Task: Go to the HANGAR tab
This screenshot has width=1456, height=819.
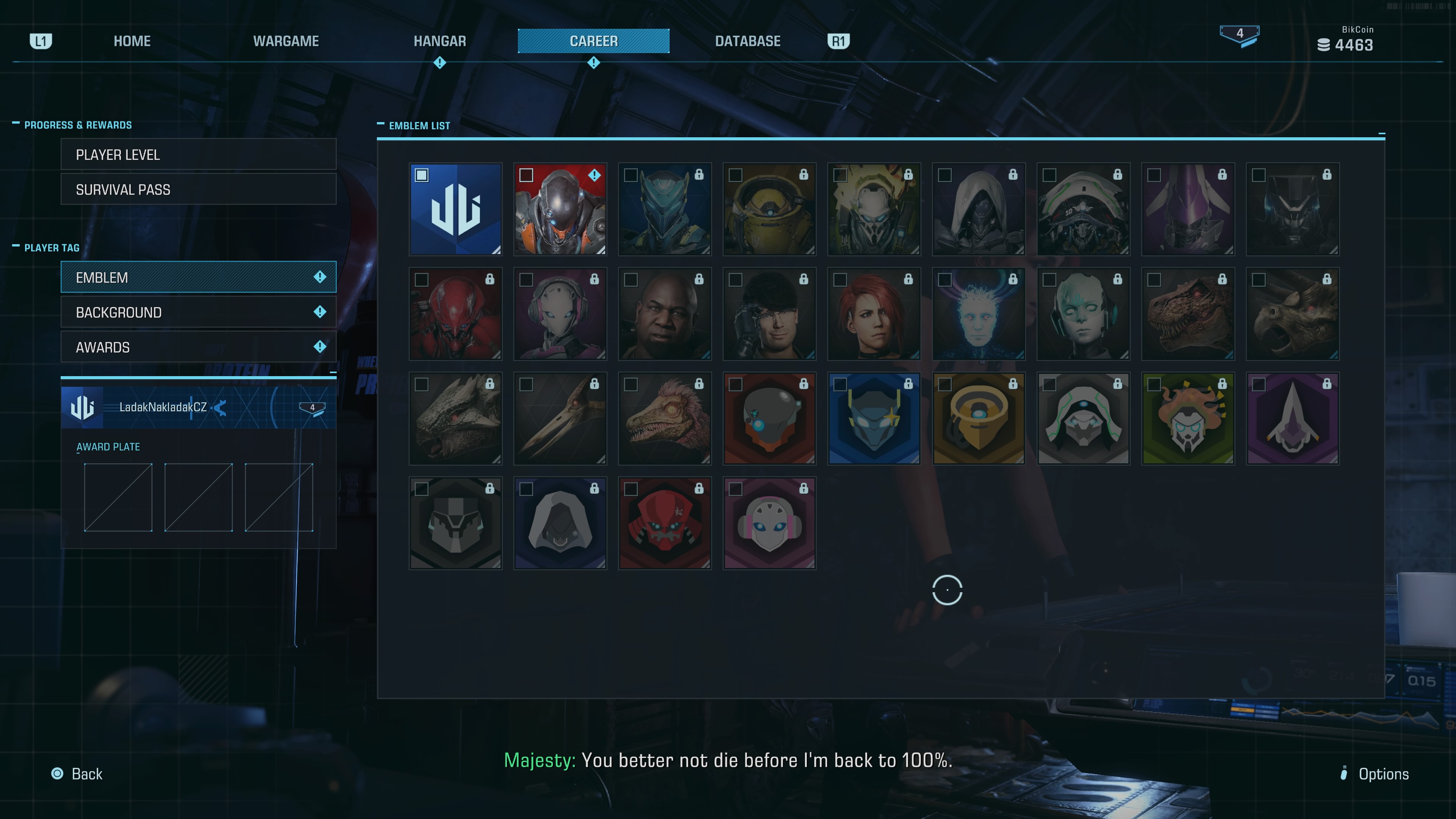Action: point(440,41)
